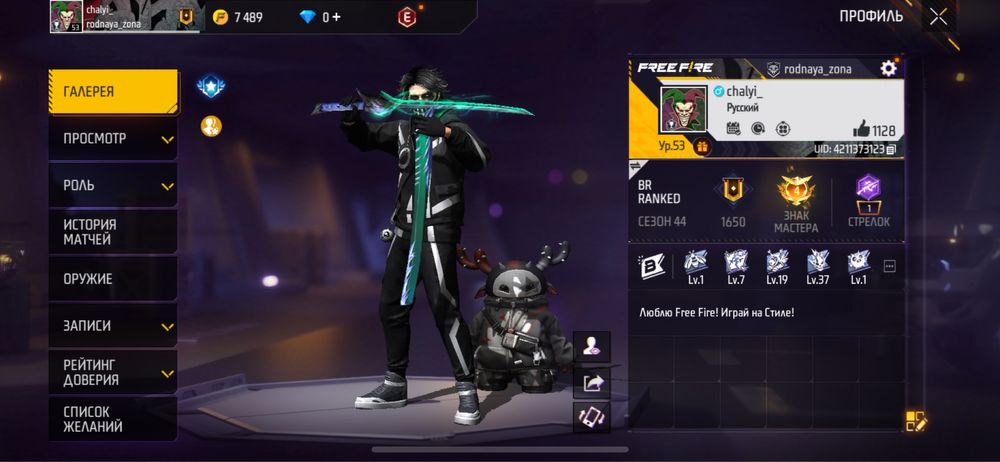
Task: Open profile settings gear icon
Action: [x=888, y=68]
